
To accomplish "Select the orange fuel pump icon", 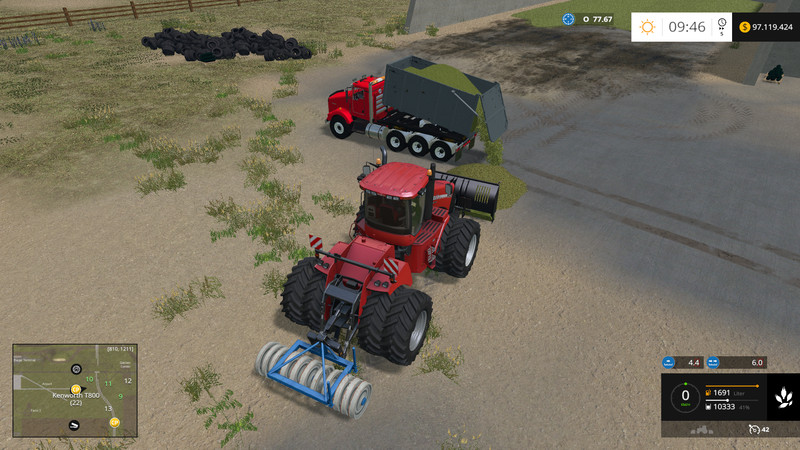I will (708, 392).
